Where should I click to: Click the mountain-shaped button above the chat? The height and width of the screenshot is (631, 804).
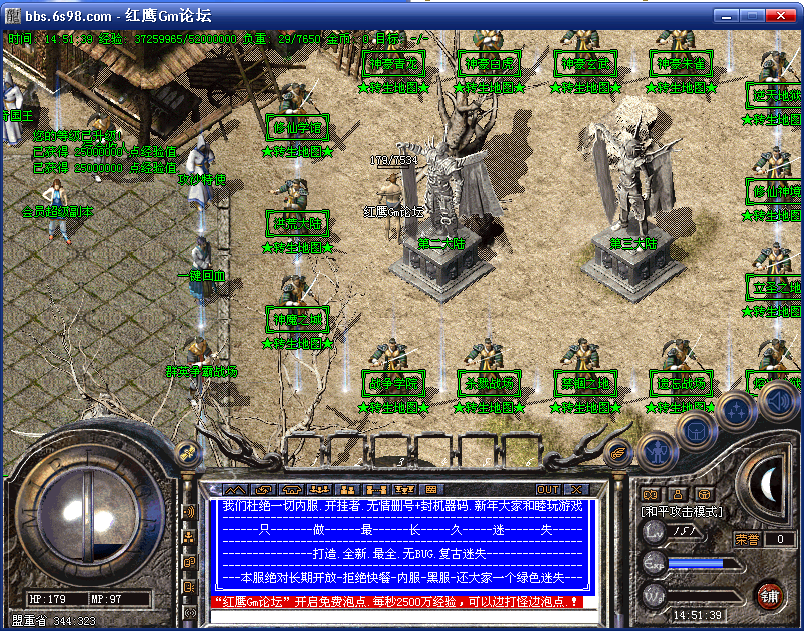[x=234, y=489]
